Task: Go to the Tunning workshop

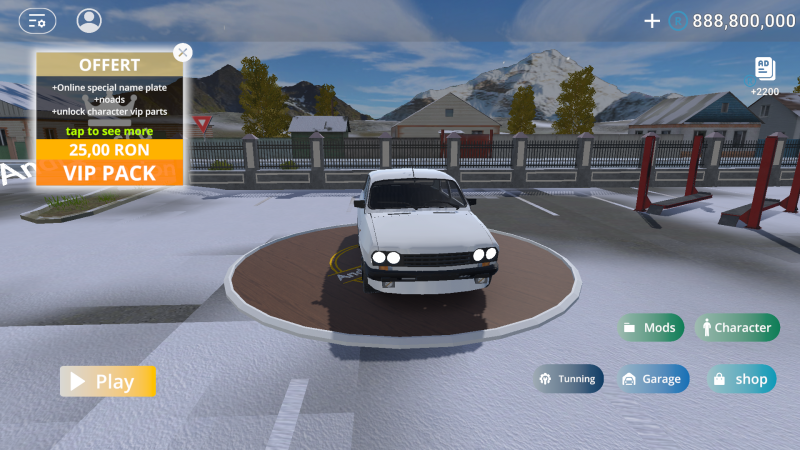Action: tap(568, 379)
